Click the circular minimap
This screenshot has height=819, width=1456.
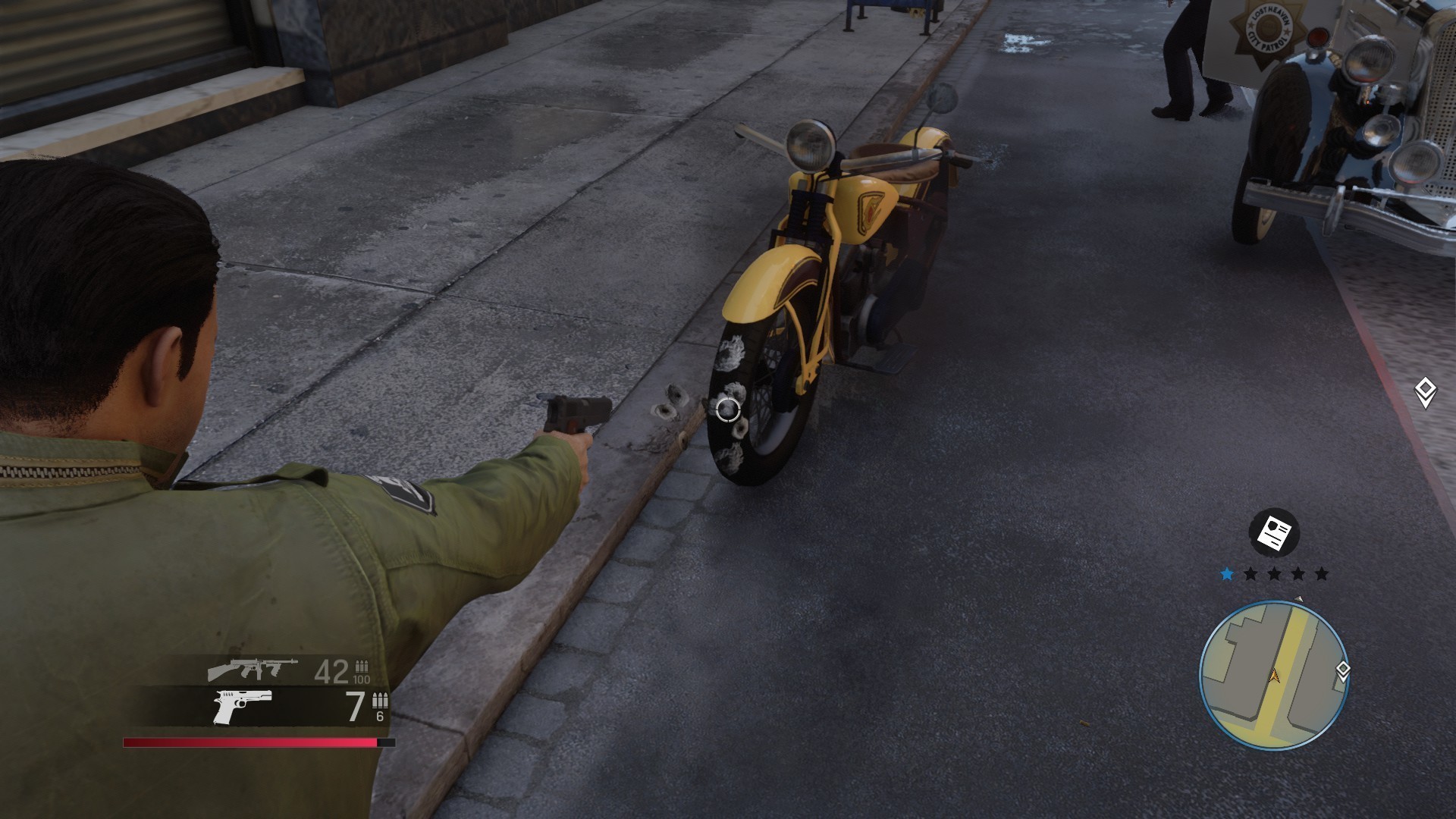1273,673
